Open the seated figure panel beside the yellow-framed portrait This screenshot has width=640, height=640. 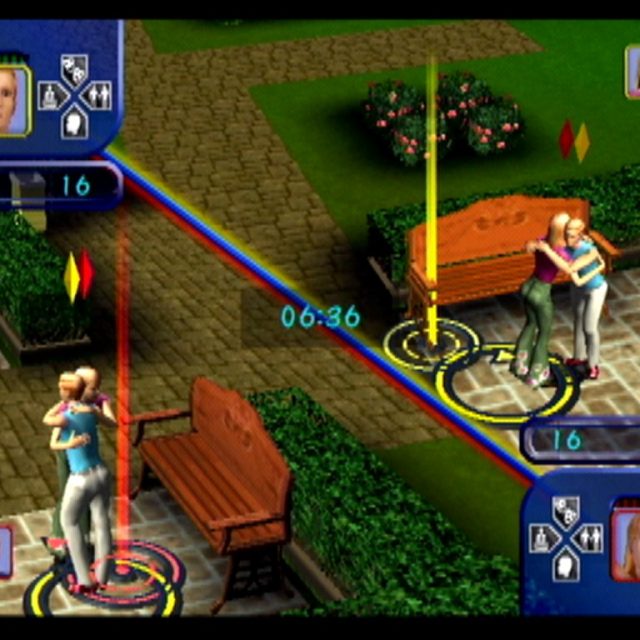point(50,95)
